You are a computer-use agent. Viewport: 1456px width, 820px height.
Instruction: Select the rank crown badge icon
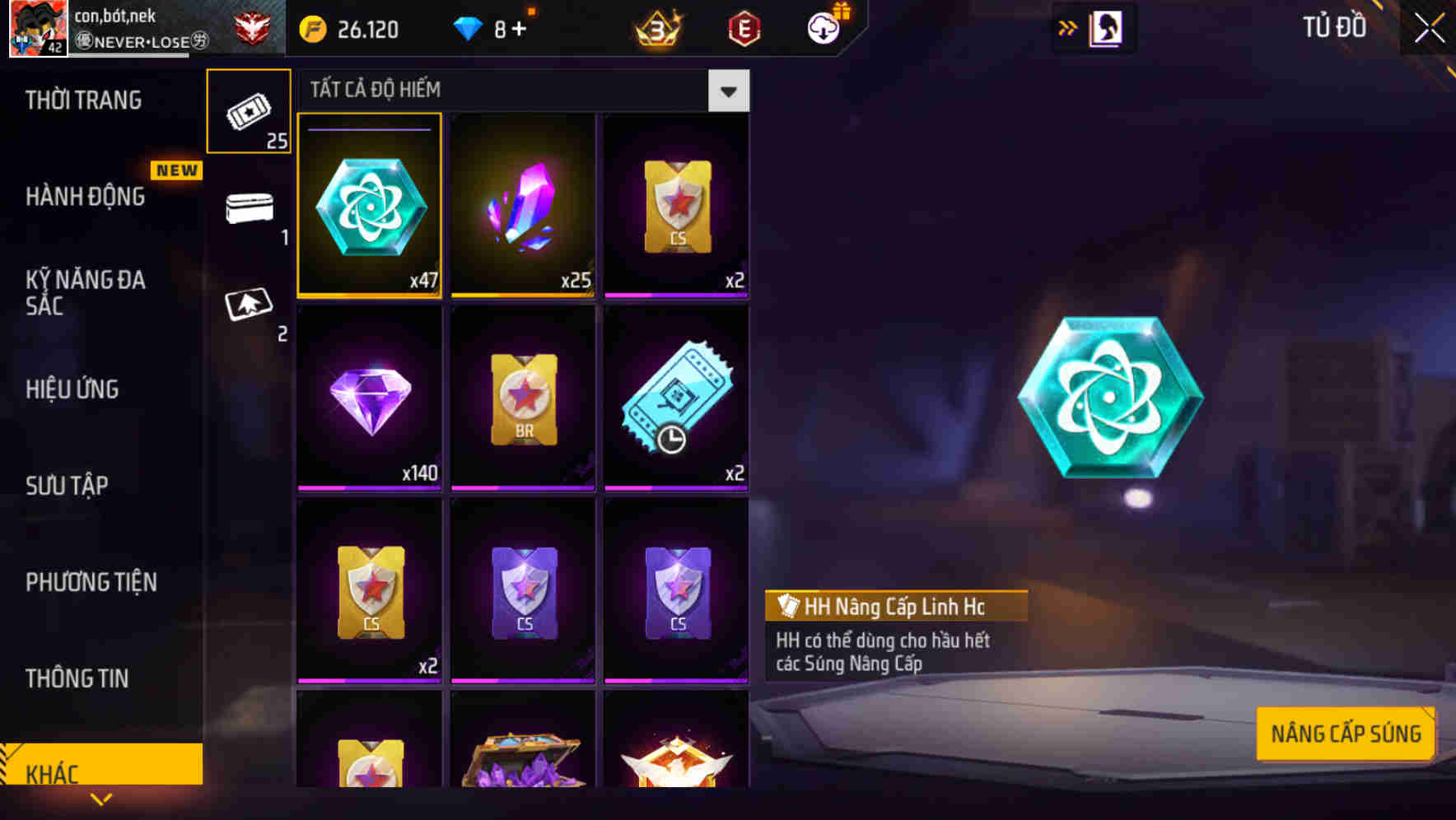[655, 29]
